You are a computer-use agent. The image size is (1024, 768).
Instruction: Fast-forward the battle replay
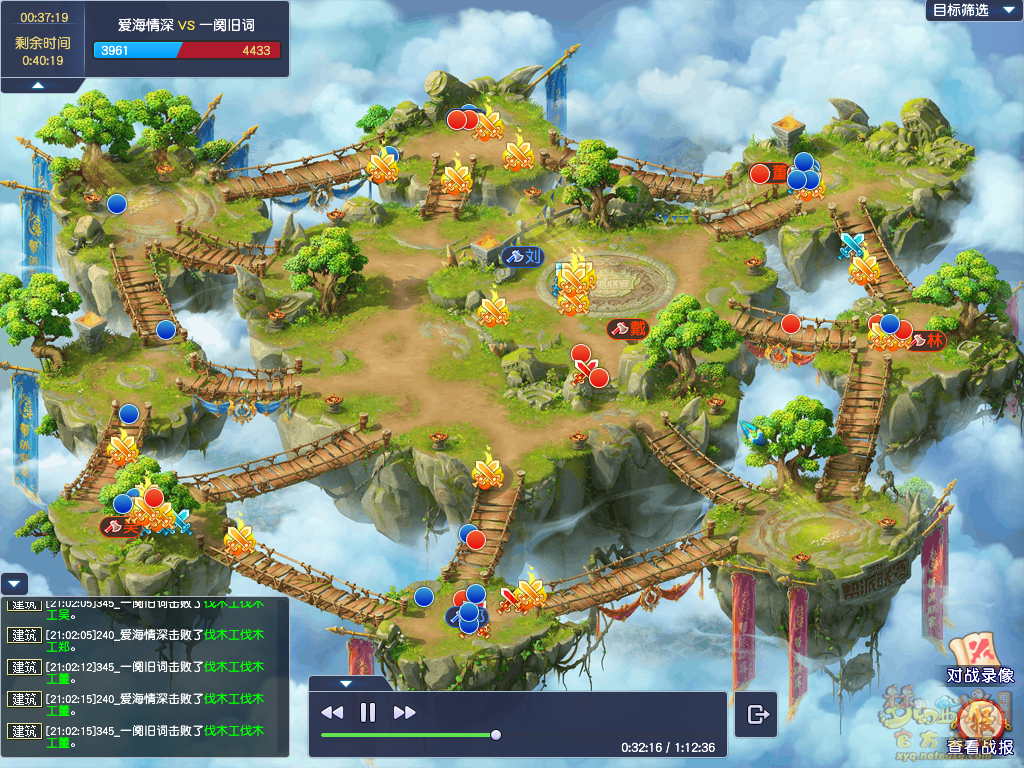[404, 713]
